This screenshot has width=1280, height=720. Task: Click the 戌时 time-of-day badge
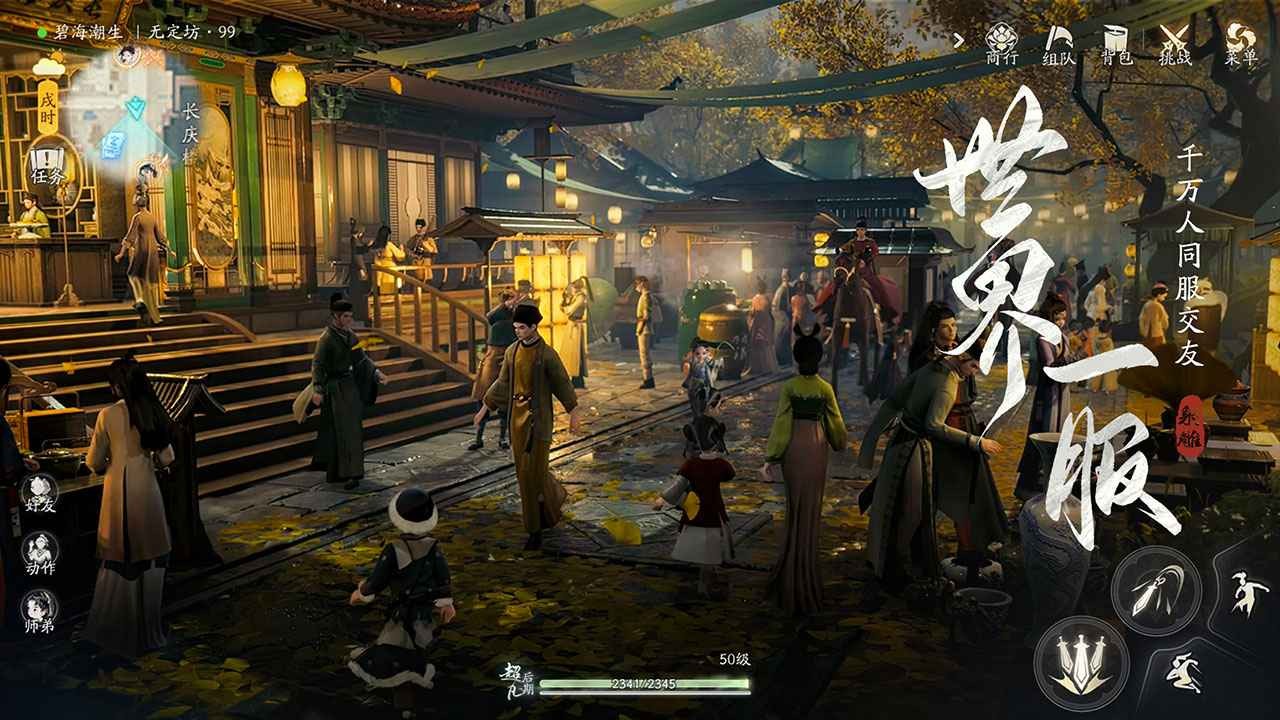point(49,104)
